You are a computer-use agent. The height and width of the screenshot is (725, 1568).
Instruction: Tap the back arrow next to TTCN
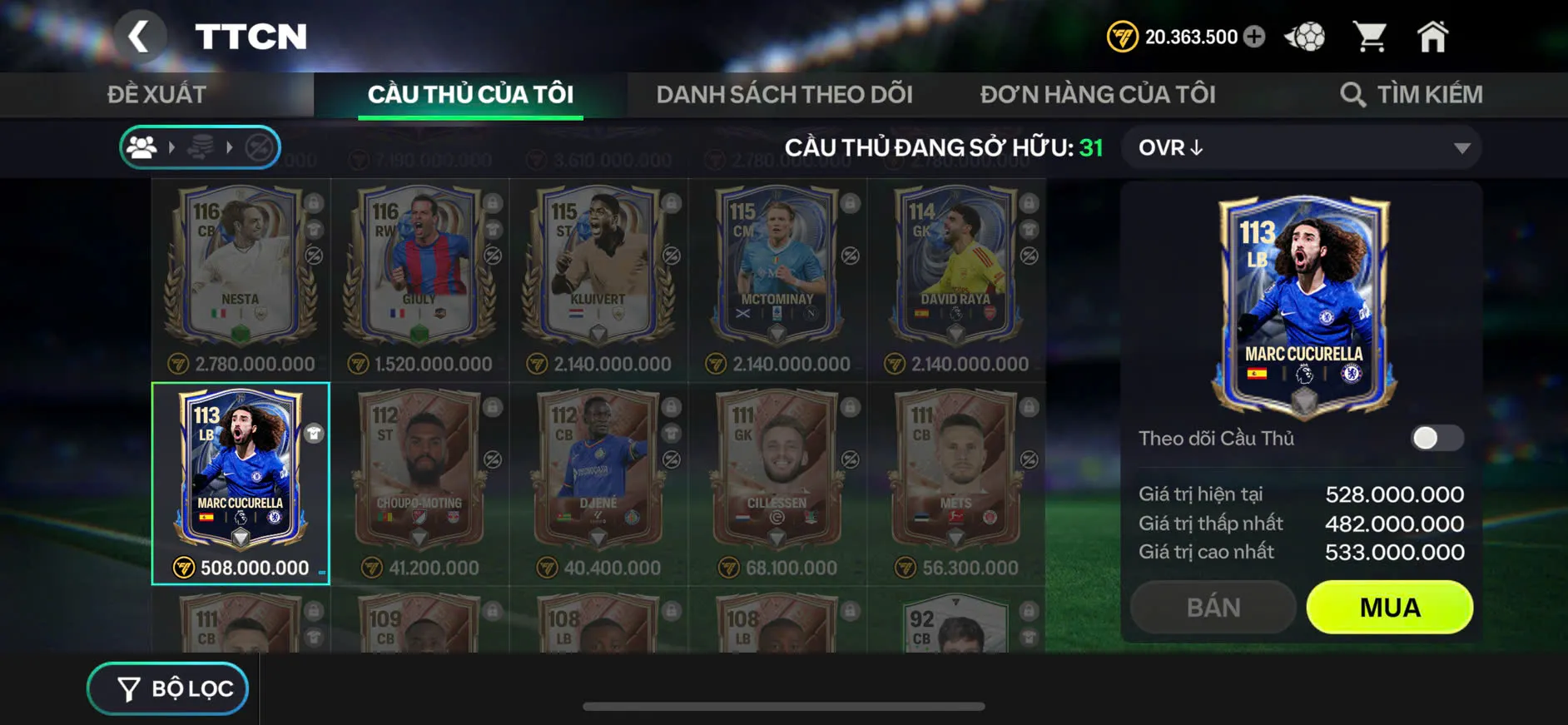pos(141,36)
